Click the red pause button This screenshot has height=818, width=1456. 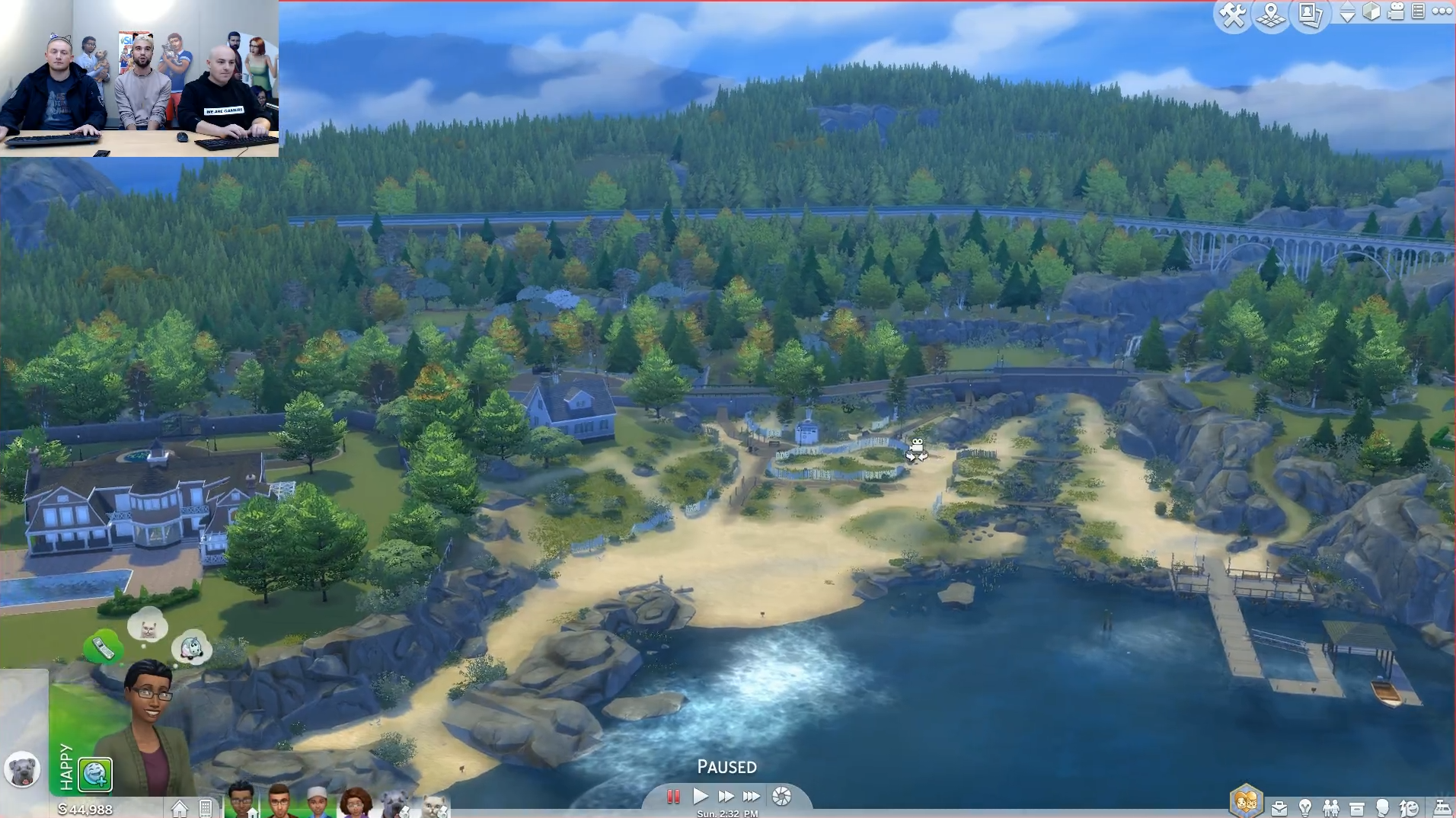coord(673,797)
